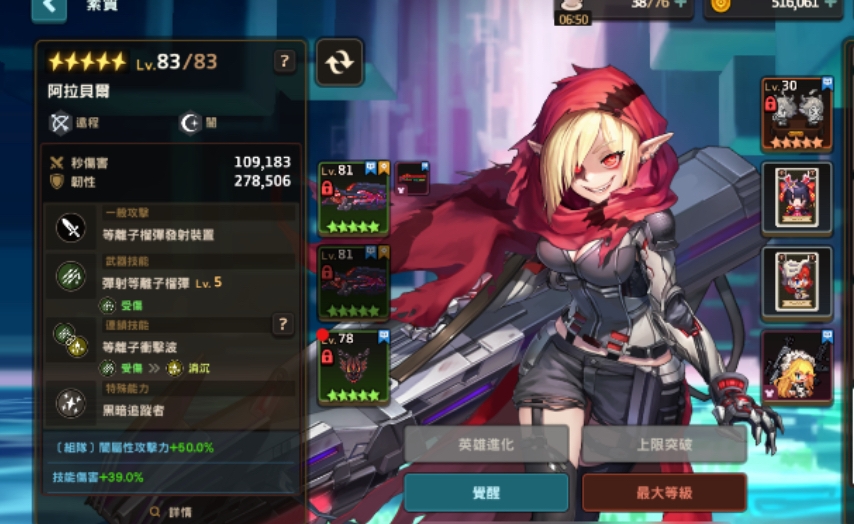Viewport: 854px width, 524px height.
Task: Choose the 覺醒 awakening button
Action: pyautogui.click(x=486, y=492)
